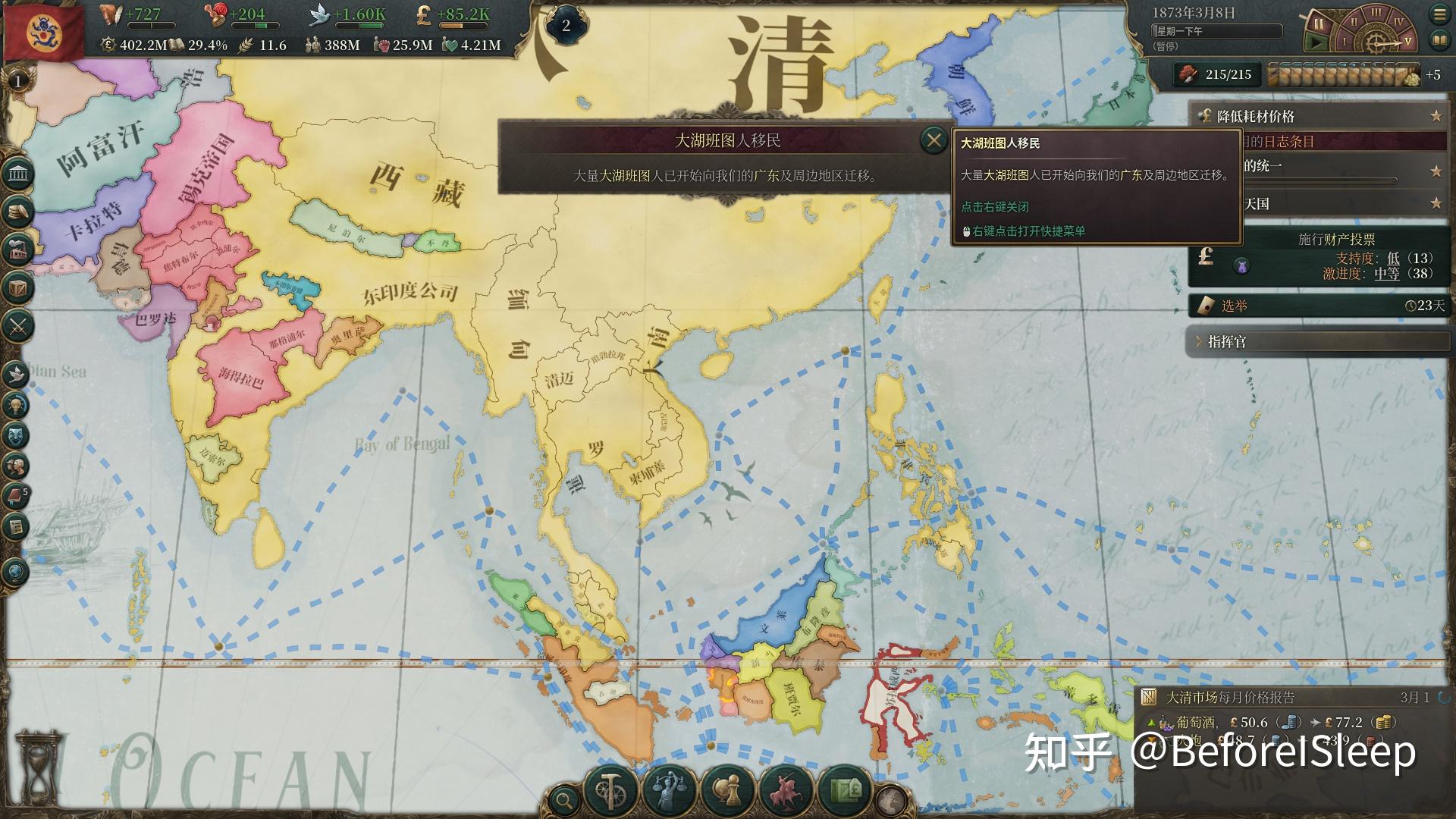Open the Diplomacy panel with the dove icon
The image size is (1456, 819).
pos(15,373)
